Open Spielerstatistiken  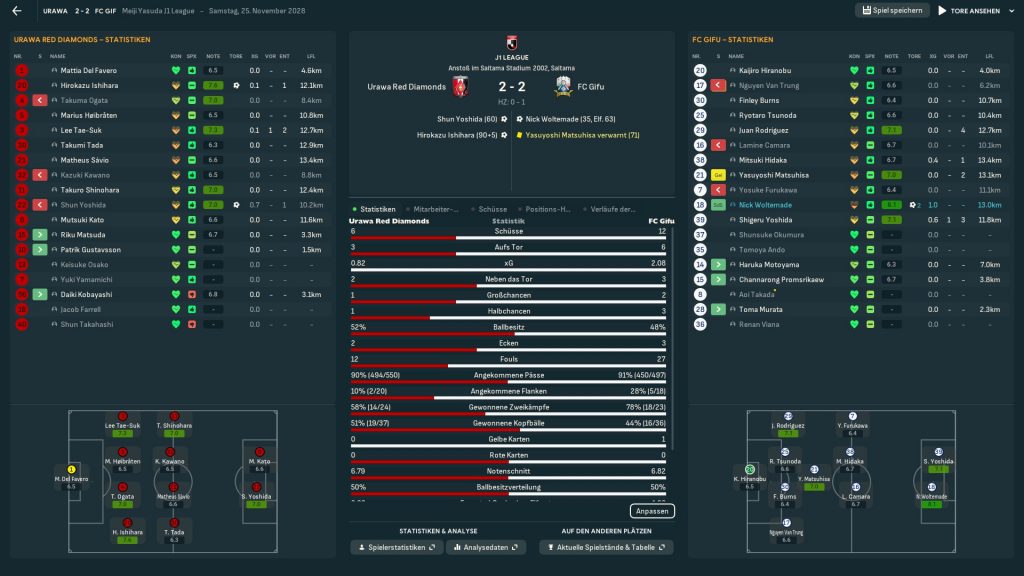[397, 548]
